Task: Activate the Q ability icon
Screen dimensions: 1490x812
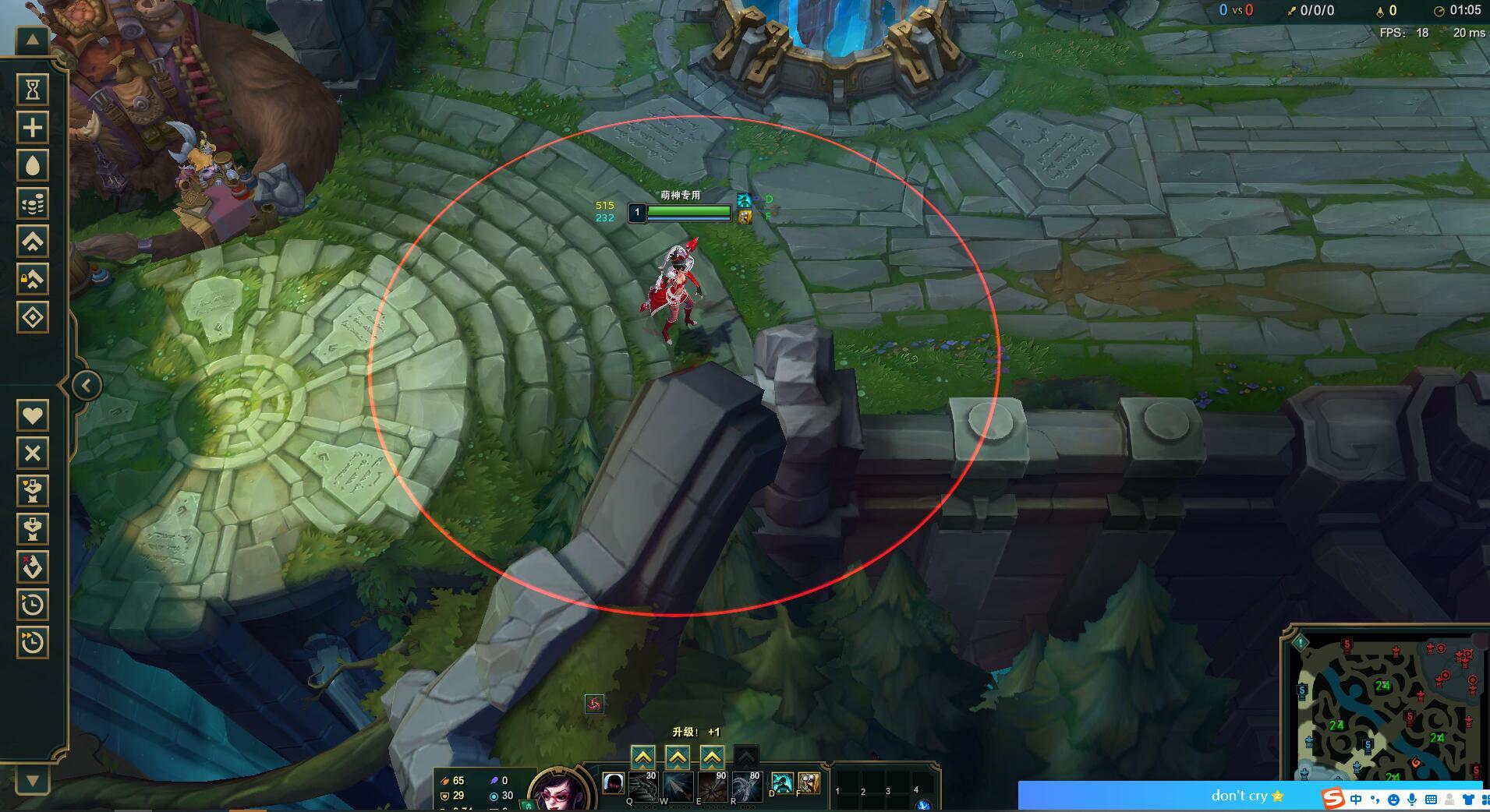Action: [642, 787]
